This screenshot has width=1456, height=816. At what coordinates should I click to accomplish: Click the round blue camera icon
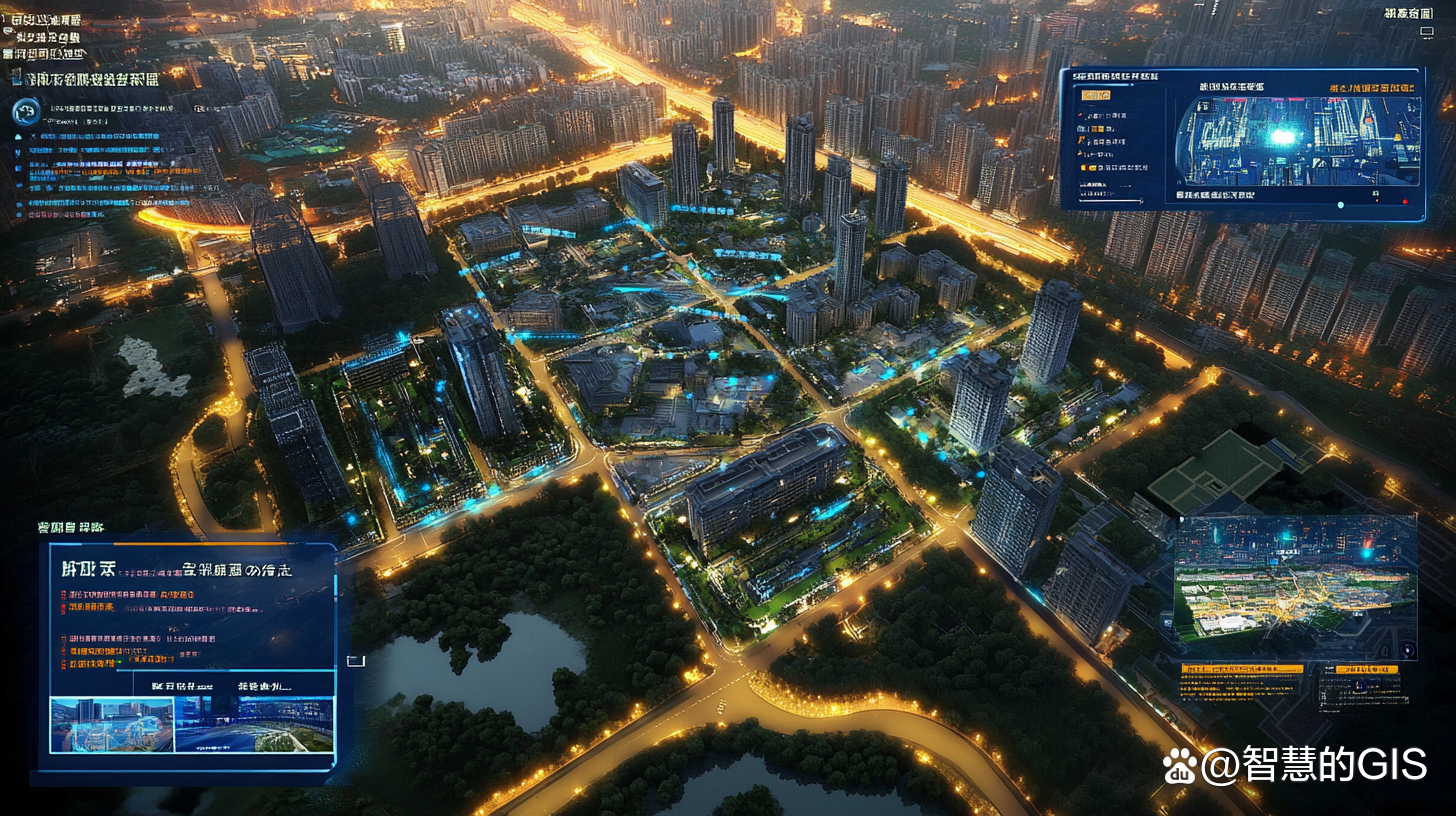tap(27, 112)
